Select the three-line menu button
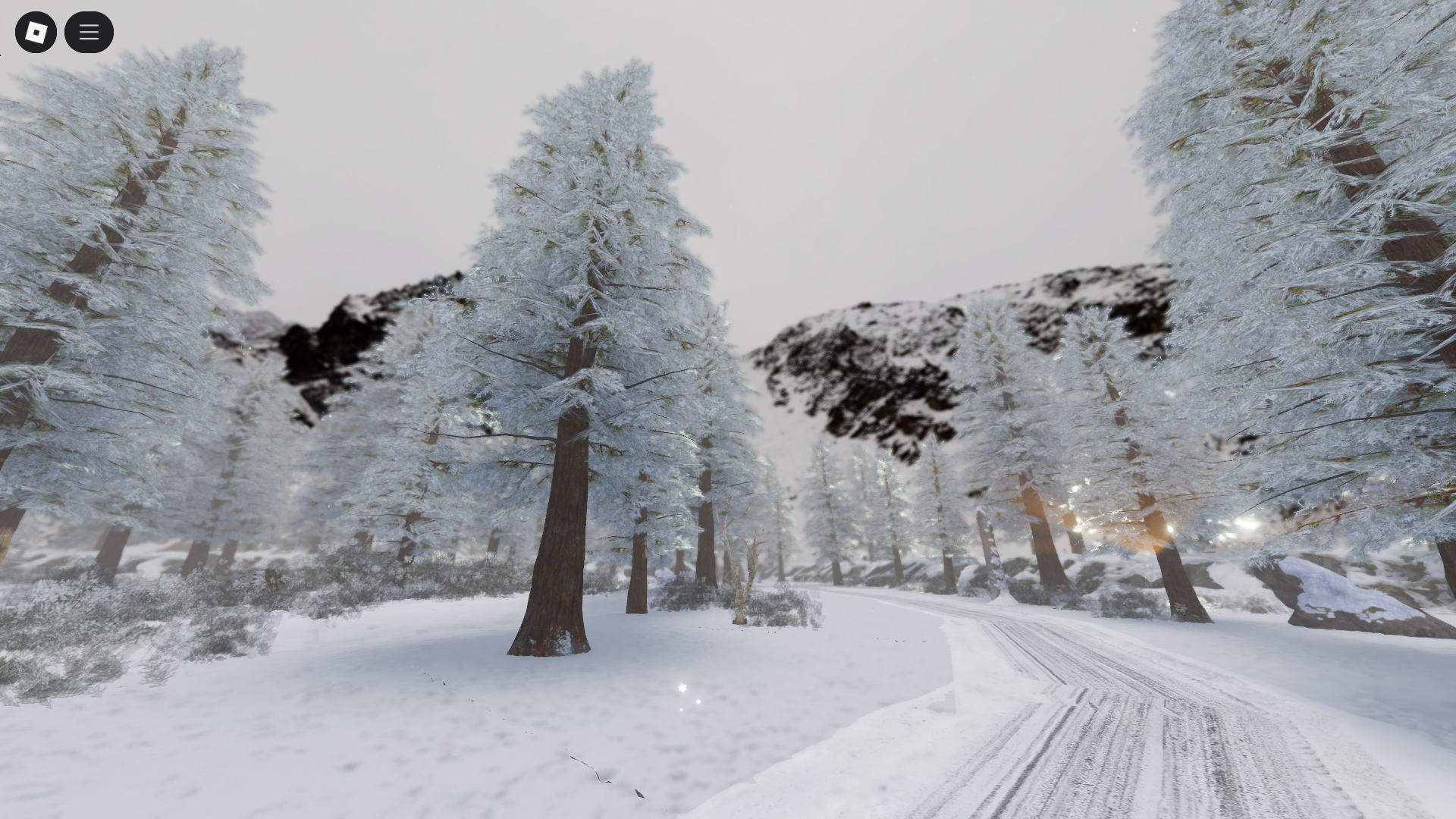 point(89,32)
